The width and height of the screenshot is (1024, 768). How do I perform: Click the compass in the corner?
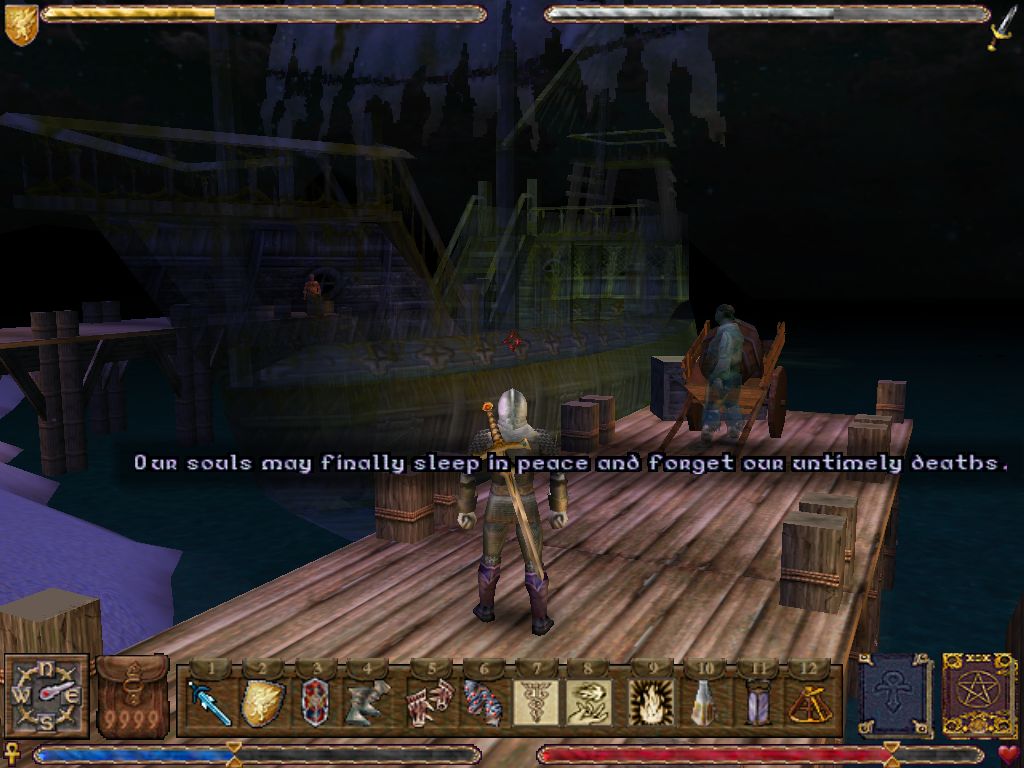click(x=46, y=694)
